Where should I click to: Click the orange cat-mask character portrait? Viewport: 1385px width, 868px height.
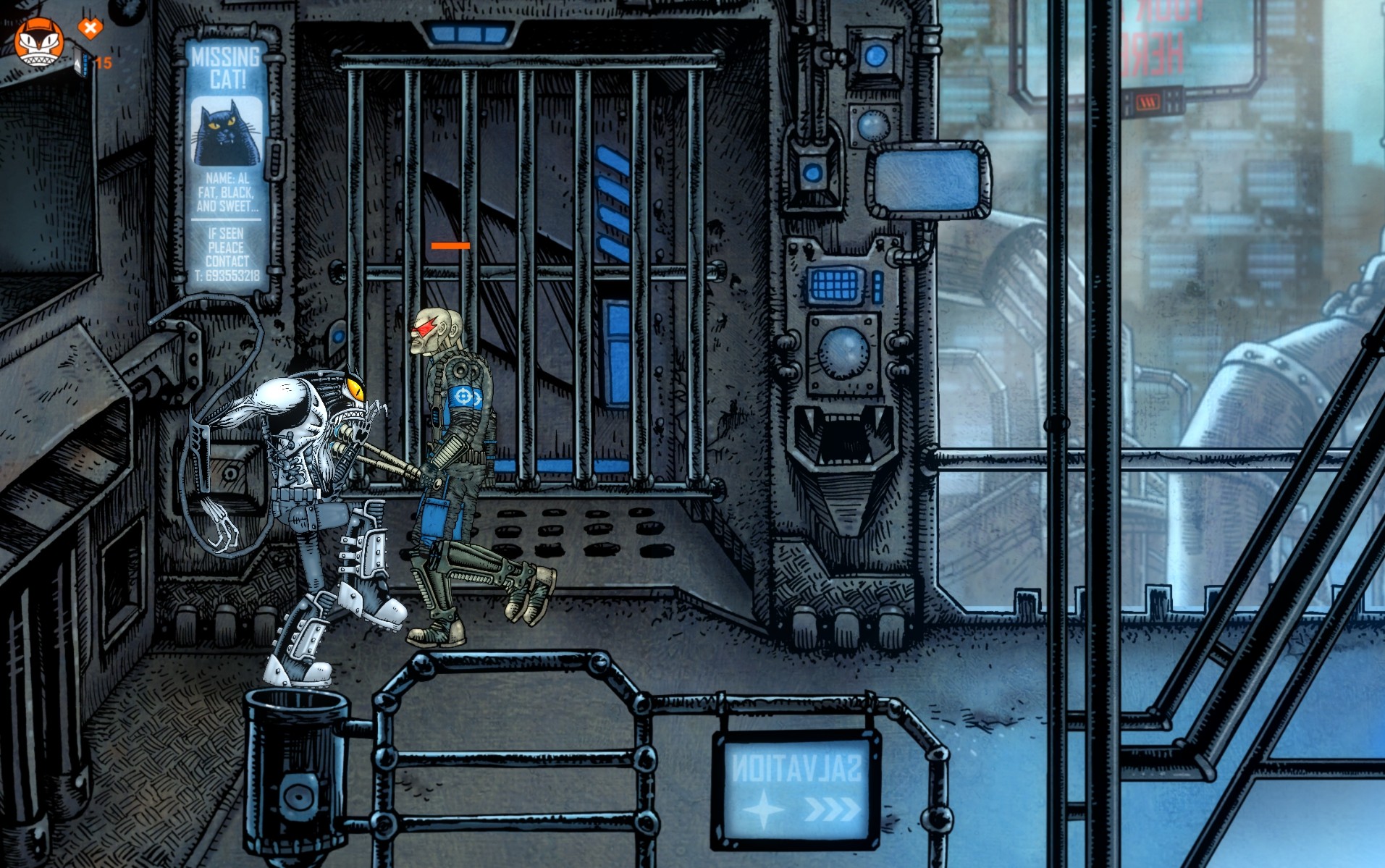pos(39,41)
